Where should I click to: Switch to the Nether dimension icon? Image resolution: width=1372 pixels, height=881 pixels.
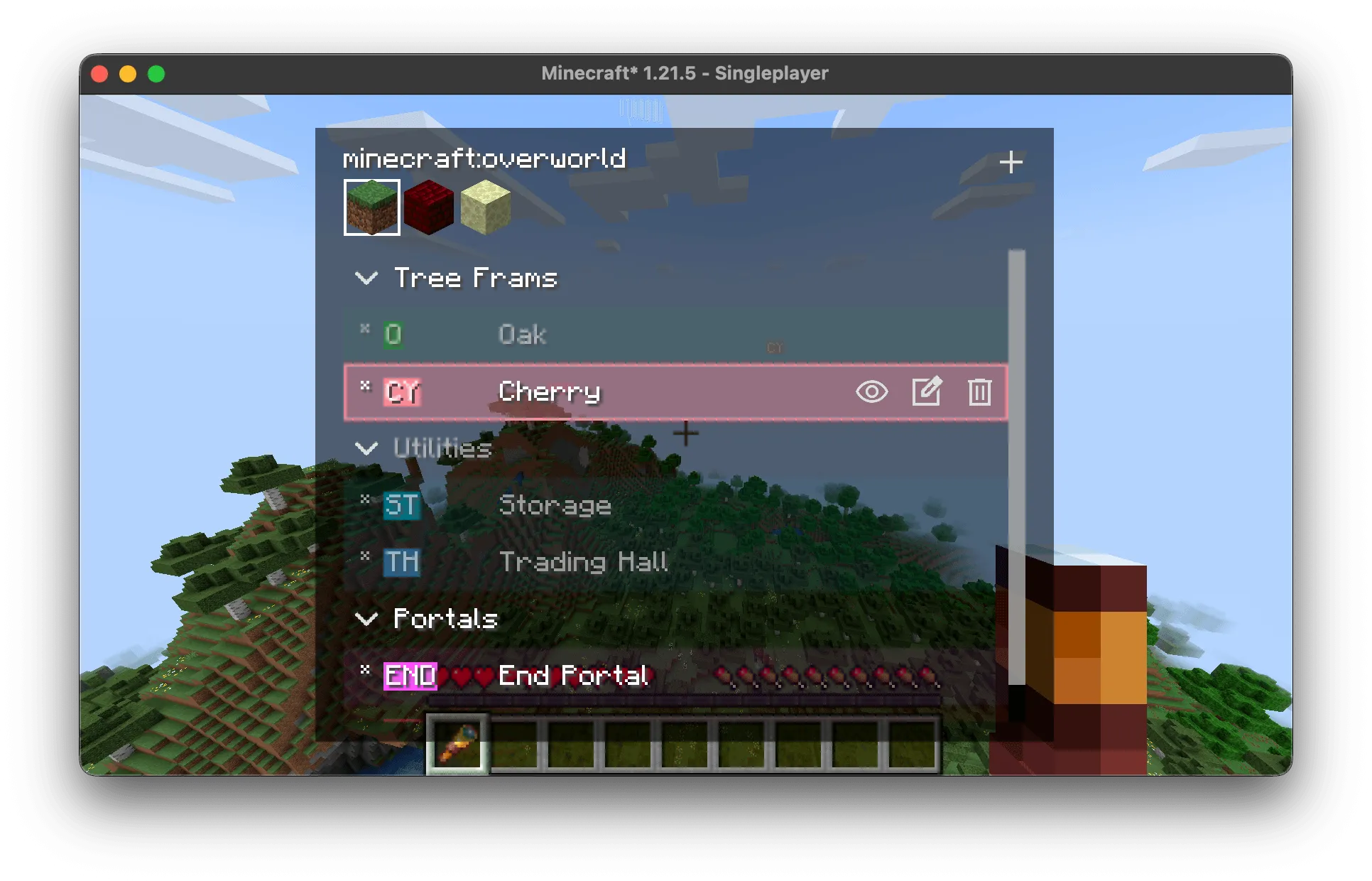coord(428,207)
